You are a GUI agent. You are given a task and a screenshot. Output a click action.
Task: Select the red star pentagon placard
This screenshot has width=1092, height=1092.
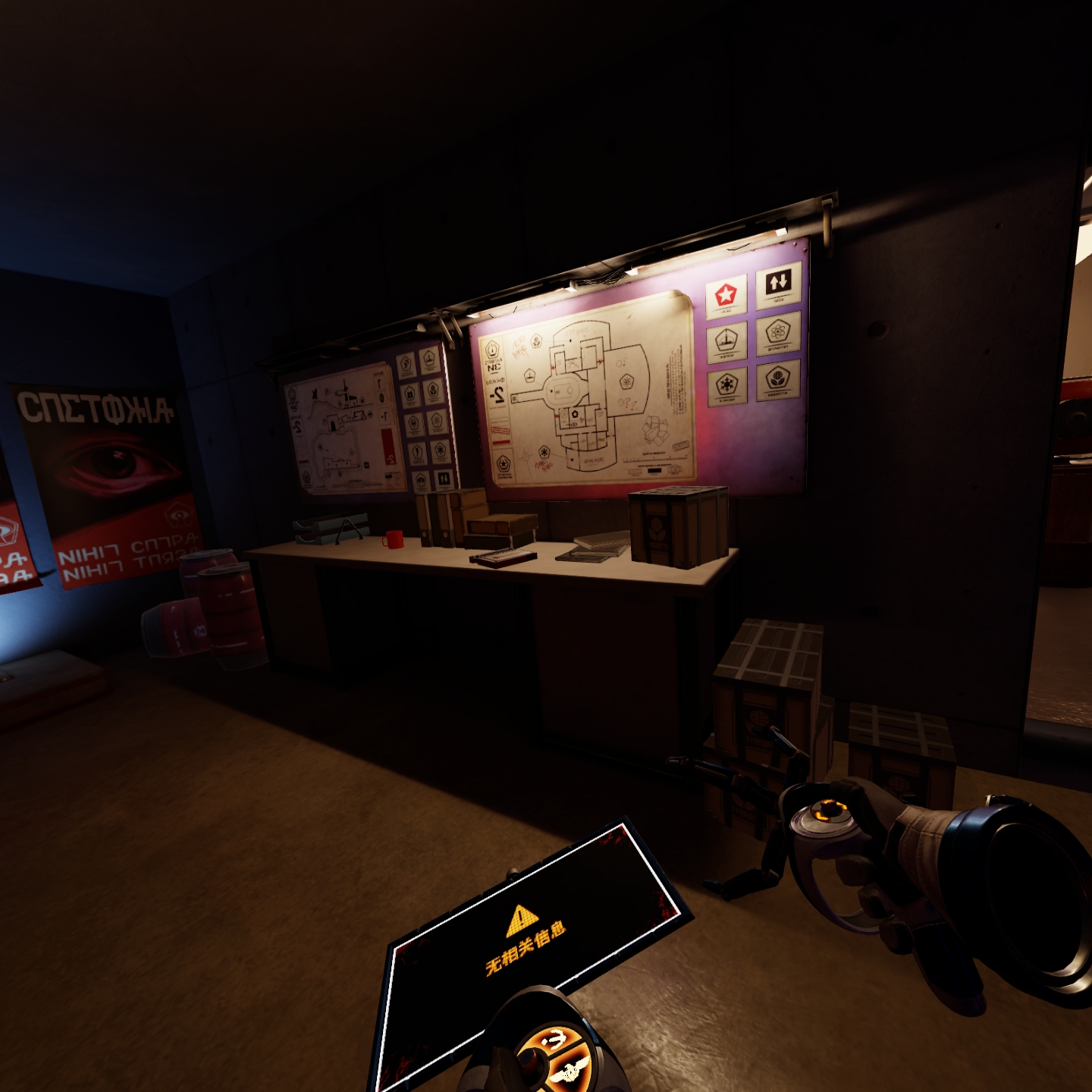coord(726,296)
